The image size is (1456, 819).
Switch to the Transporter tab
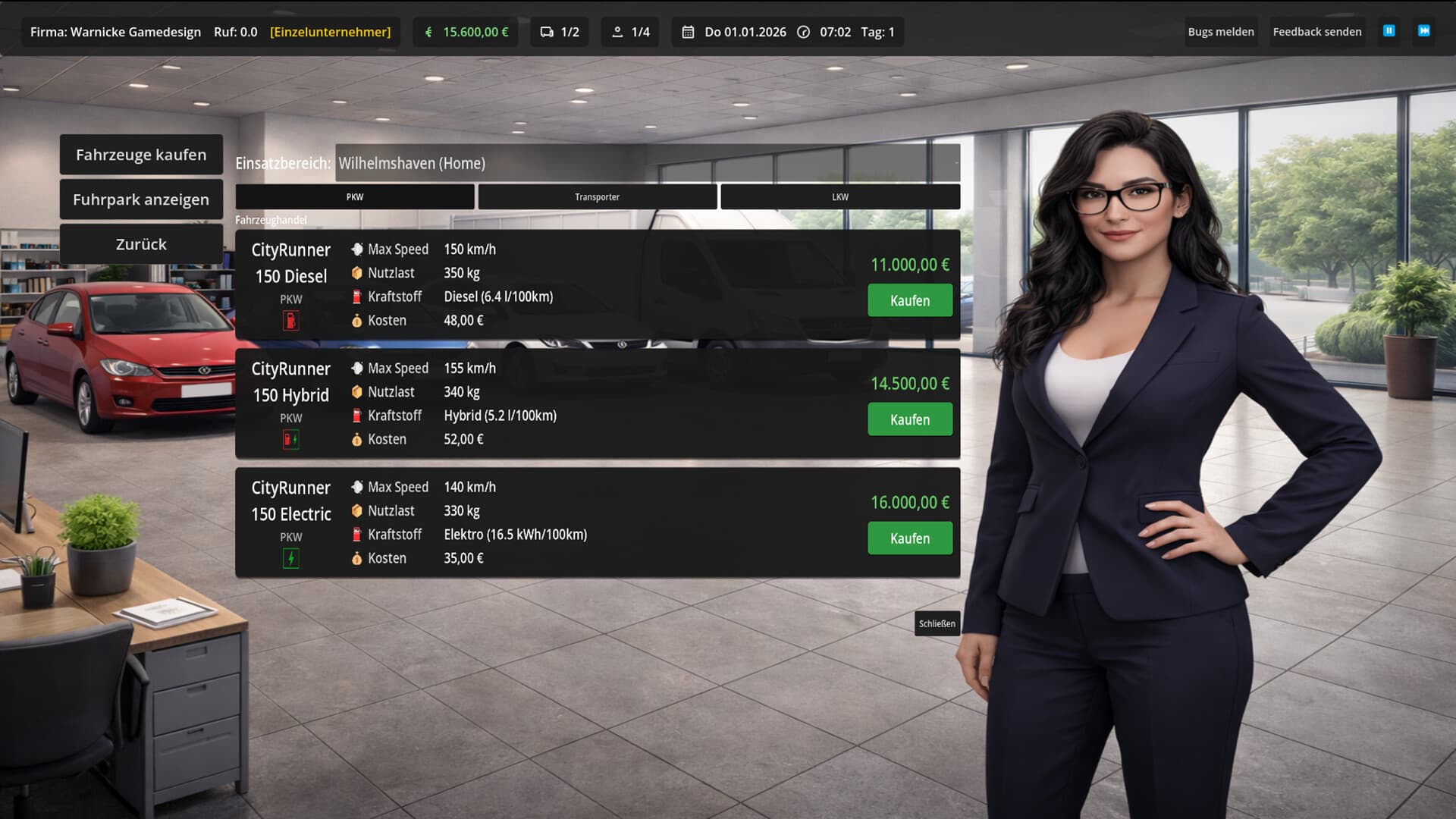click(x=597, y=196)
